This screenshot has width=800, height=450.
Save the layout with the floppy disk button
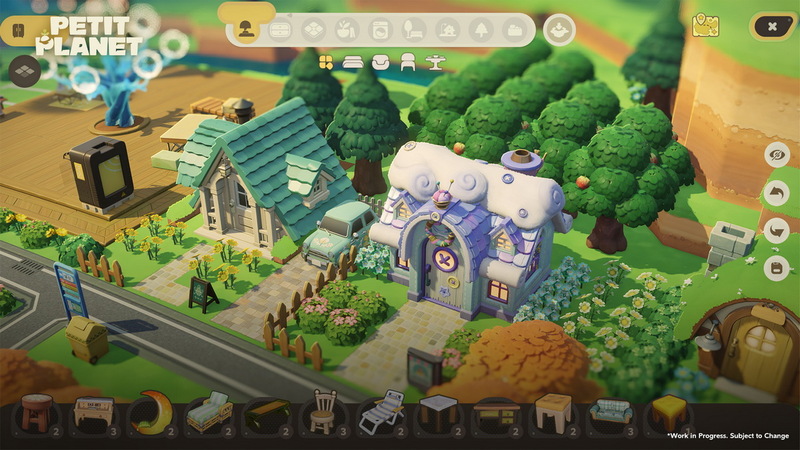(776, 268)
